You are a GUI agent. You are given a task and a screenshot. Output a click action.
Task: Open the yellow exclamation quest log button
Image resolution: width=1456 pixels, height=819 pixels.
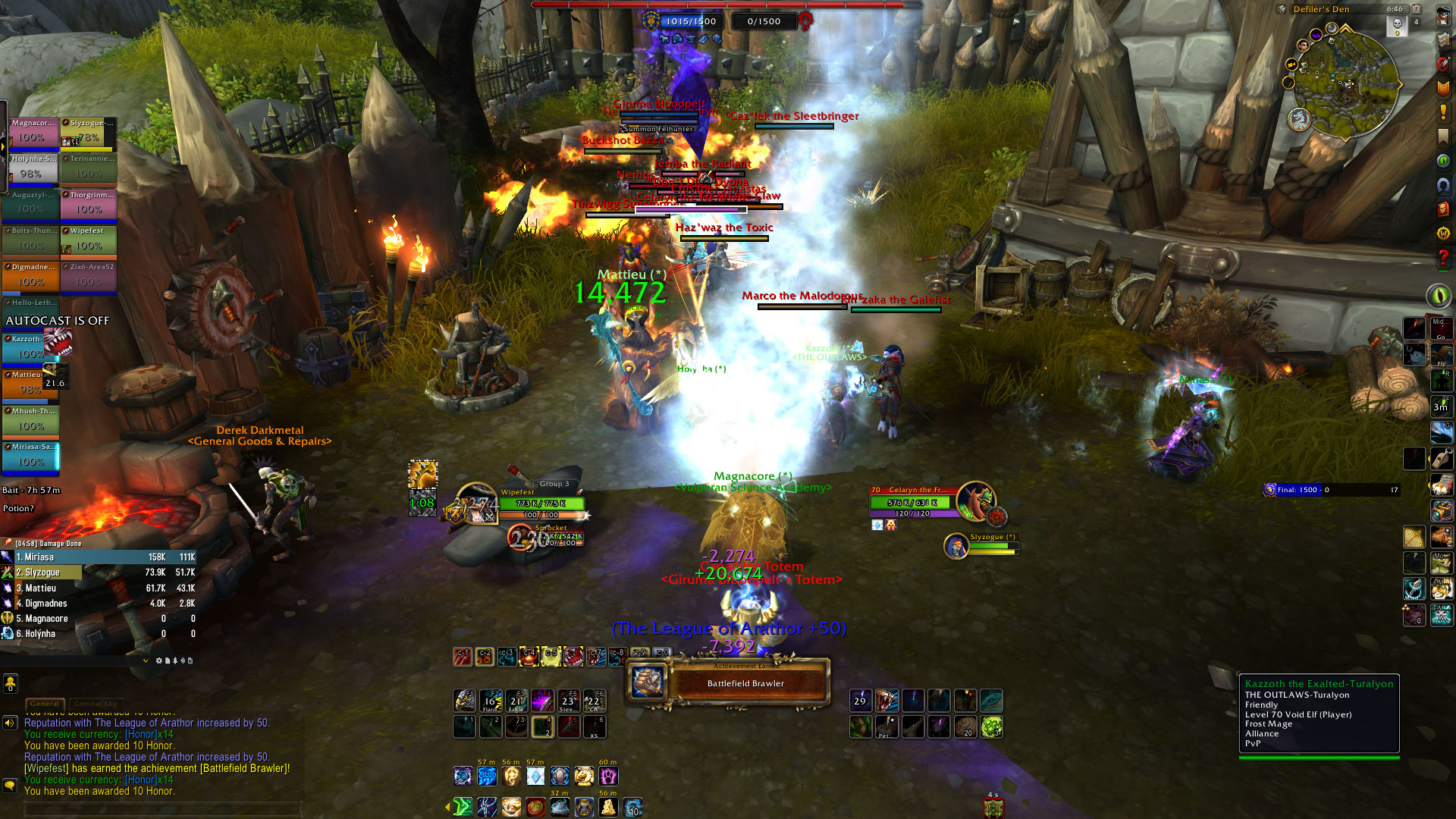[1443, 112]
